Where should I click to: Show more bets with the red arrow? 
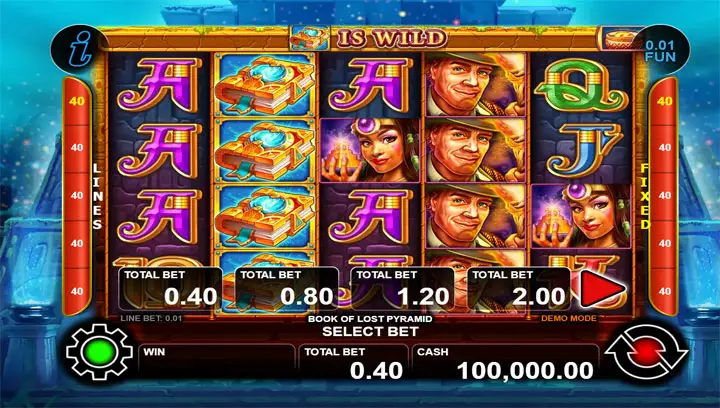coord(598,290)
